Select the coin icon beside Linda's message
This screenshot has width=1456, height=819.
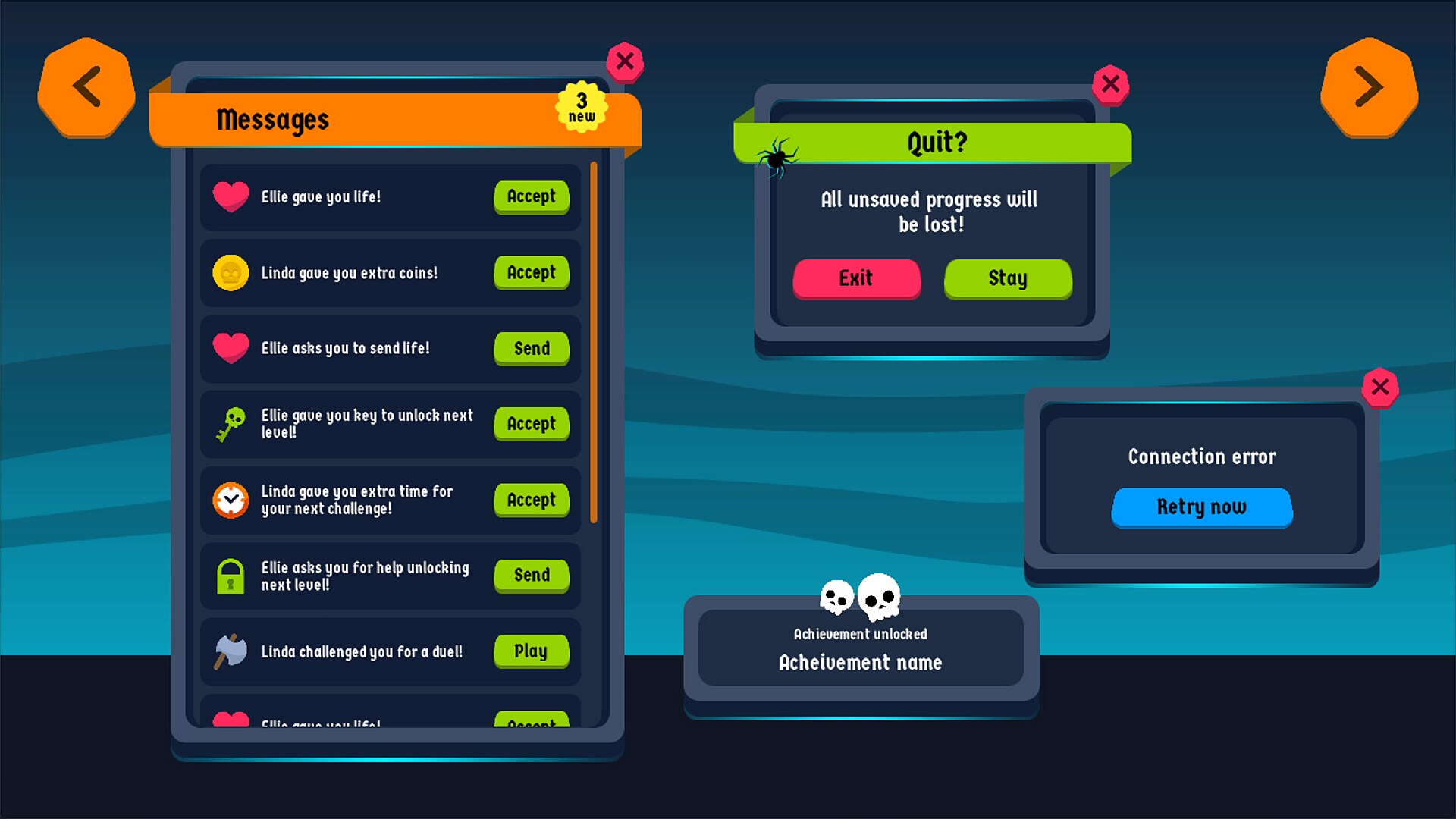point(231,273)
